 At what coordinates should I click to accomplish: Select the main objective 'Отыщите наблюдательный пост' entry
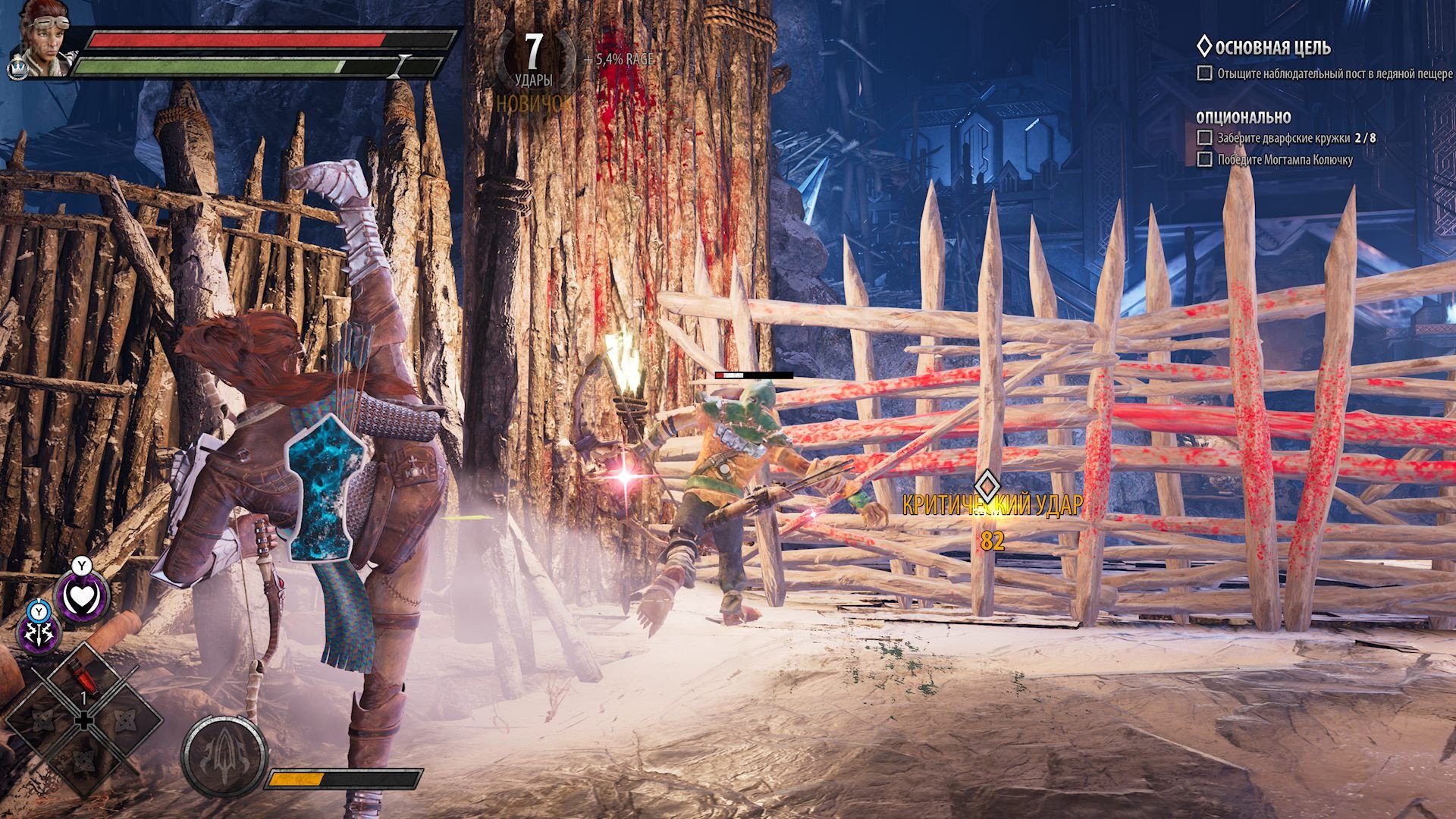click(x=1334, y=74)
